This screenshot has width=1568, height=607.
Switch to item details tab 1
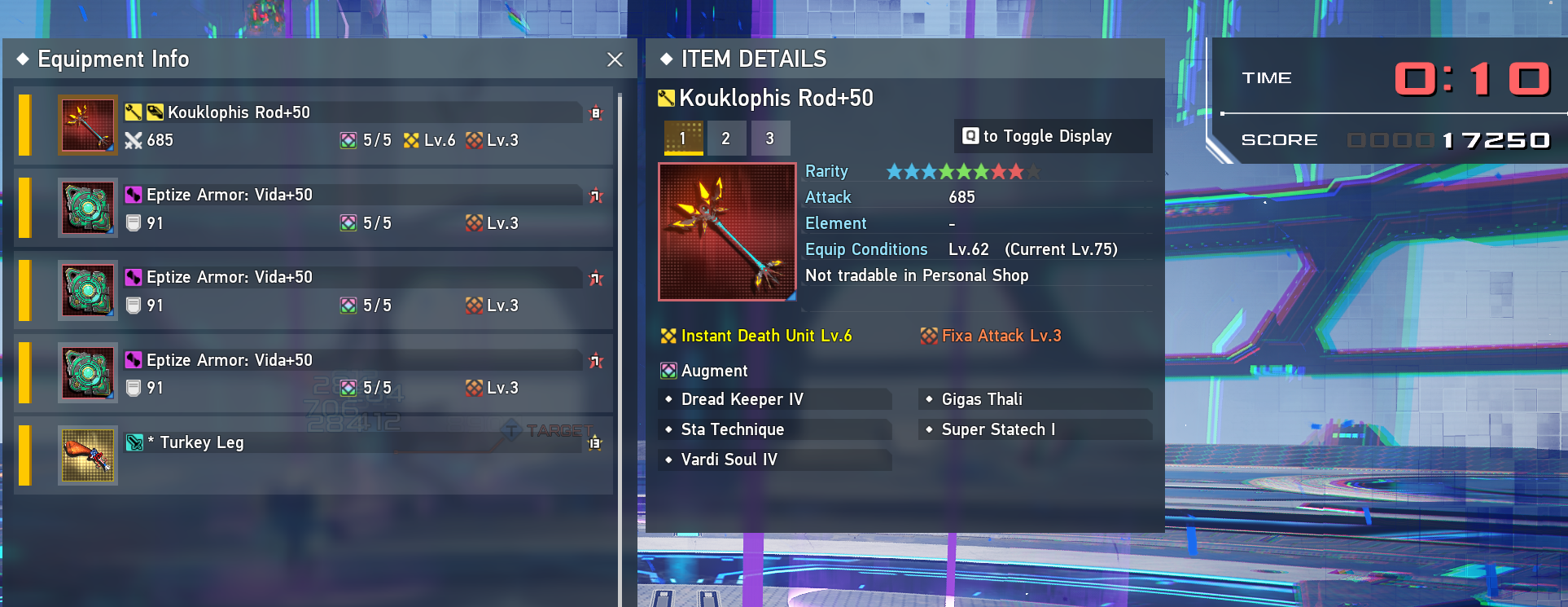683,139
